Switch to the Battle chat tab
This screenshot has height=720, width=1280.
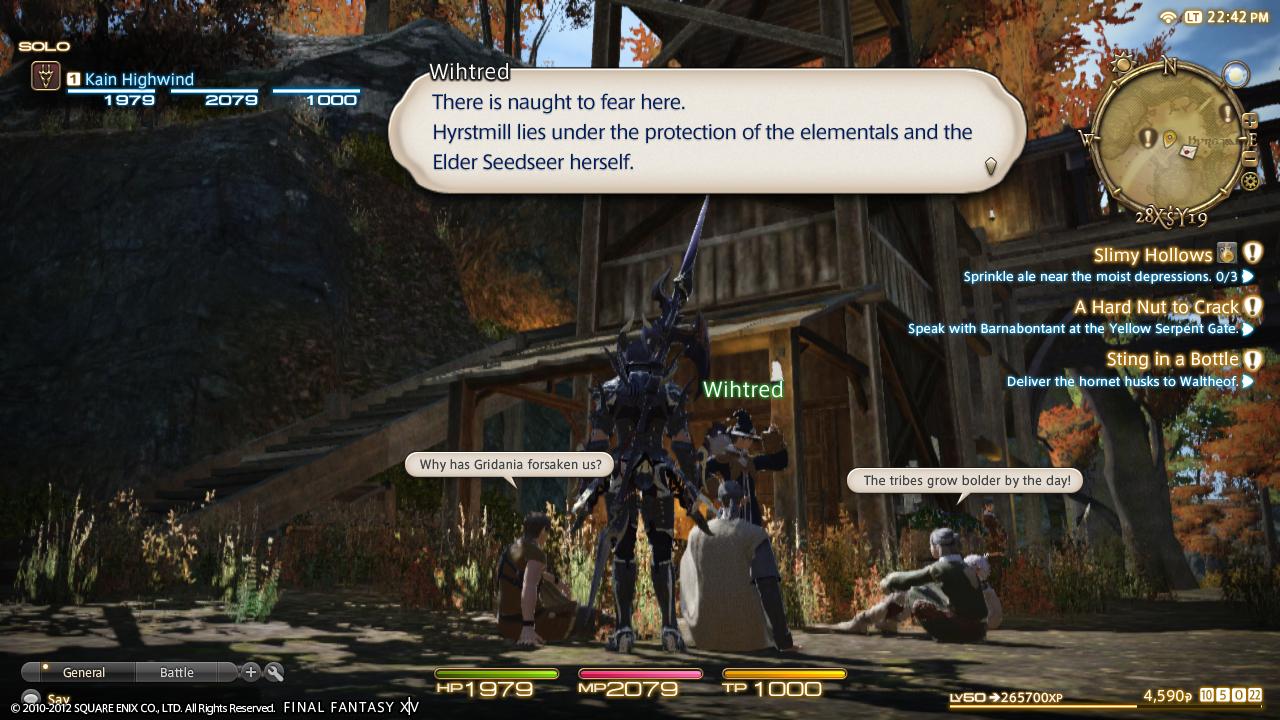click(176, 672)
